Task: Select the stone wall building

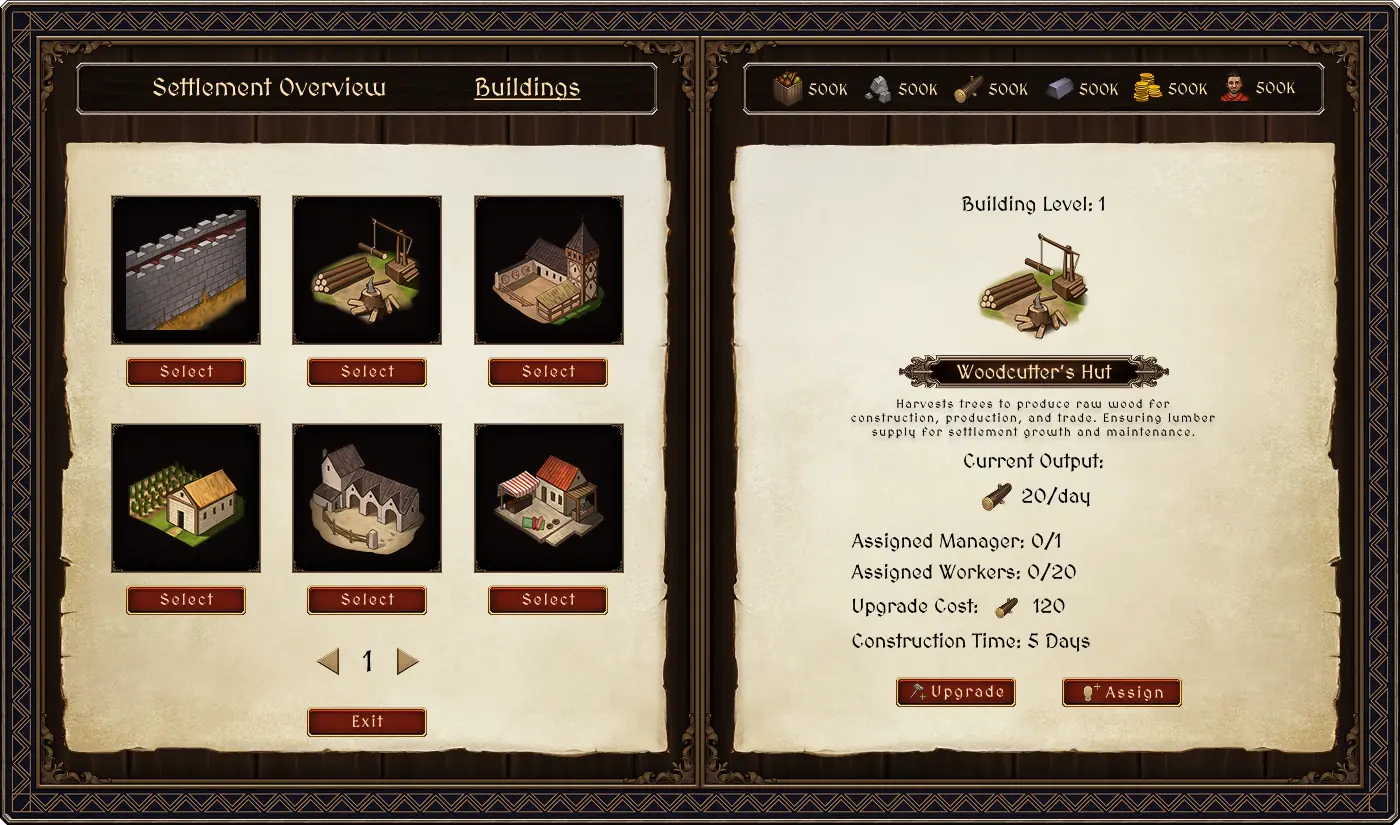Action: pos(186,372)
